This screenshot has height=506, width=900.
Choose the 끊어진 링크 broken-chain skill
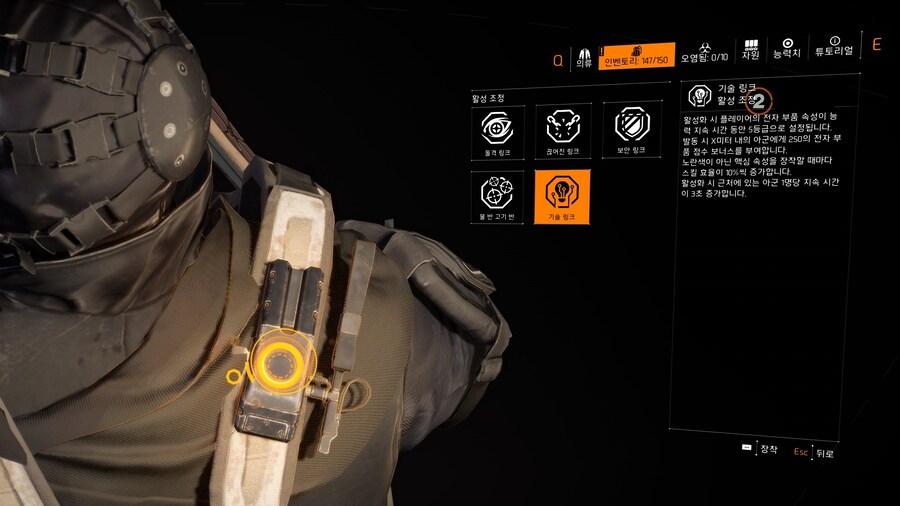click(x=563, y=132)
